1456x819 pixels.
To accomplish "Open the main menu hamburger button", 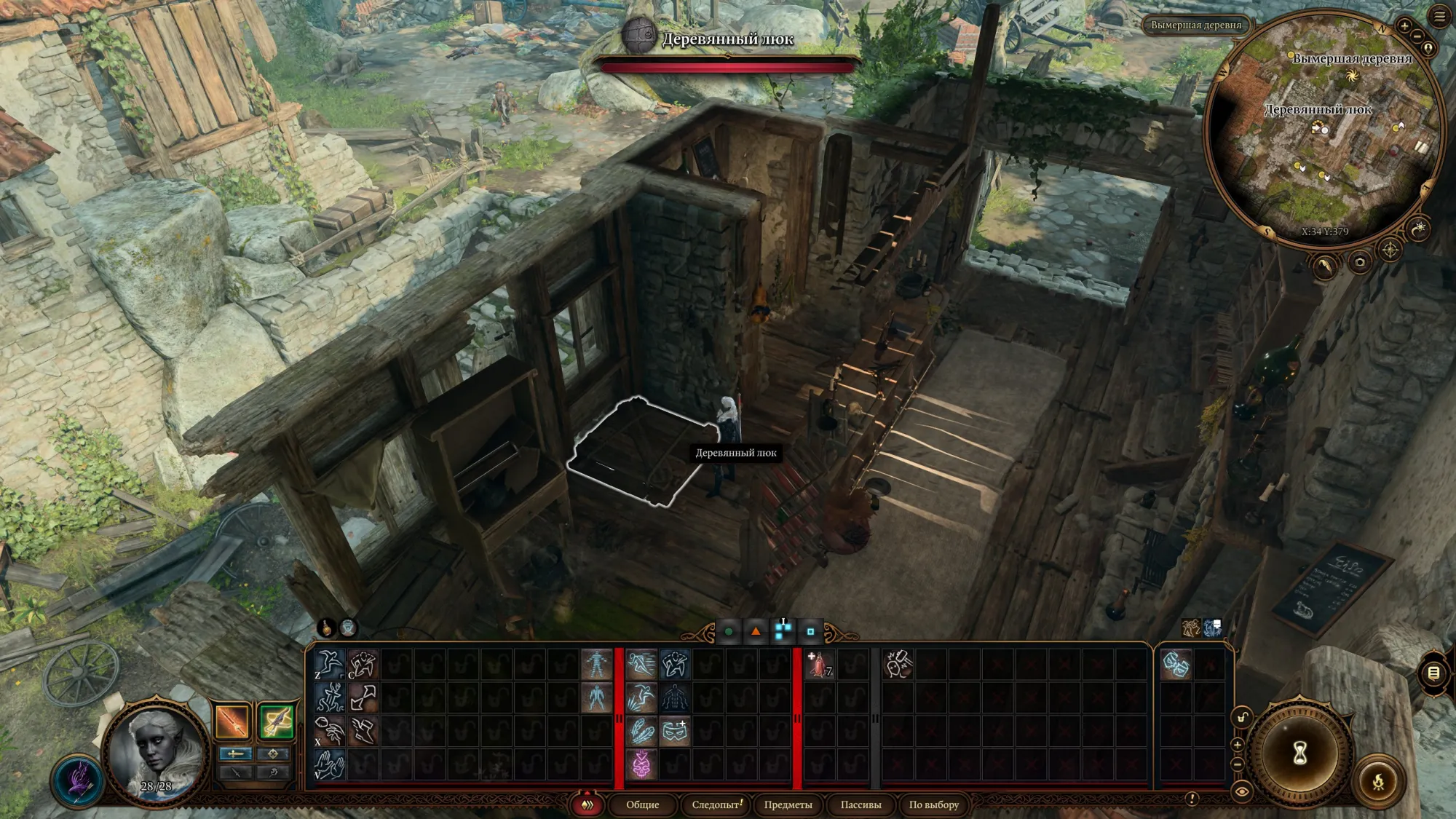I will (1439, 17).
